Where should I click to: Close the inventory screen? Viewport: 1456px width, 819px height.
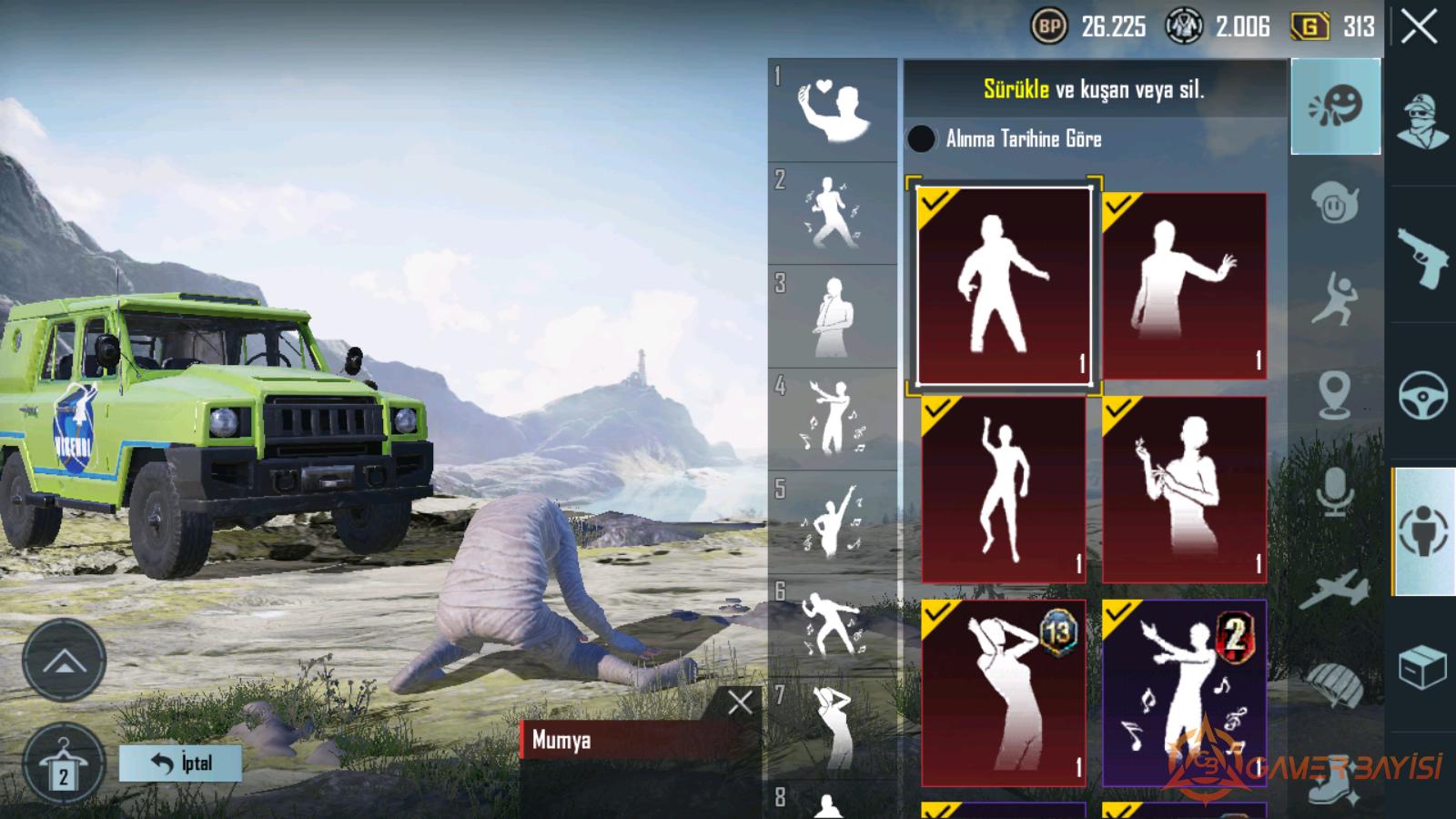[x=1419, y=27]
